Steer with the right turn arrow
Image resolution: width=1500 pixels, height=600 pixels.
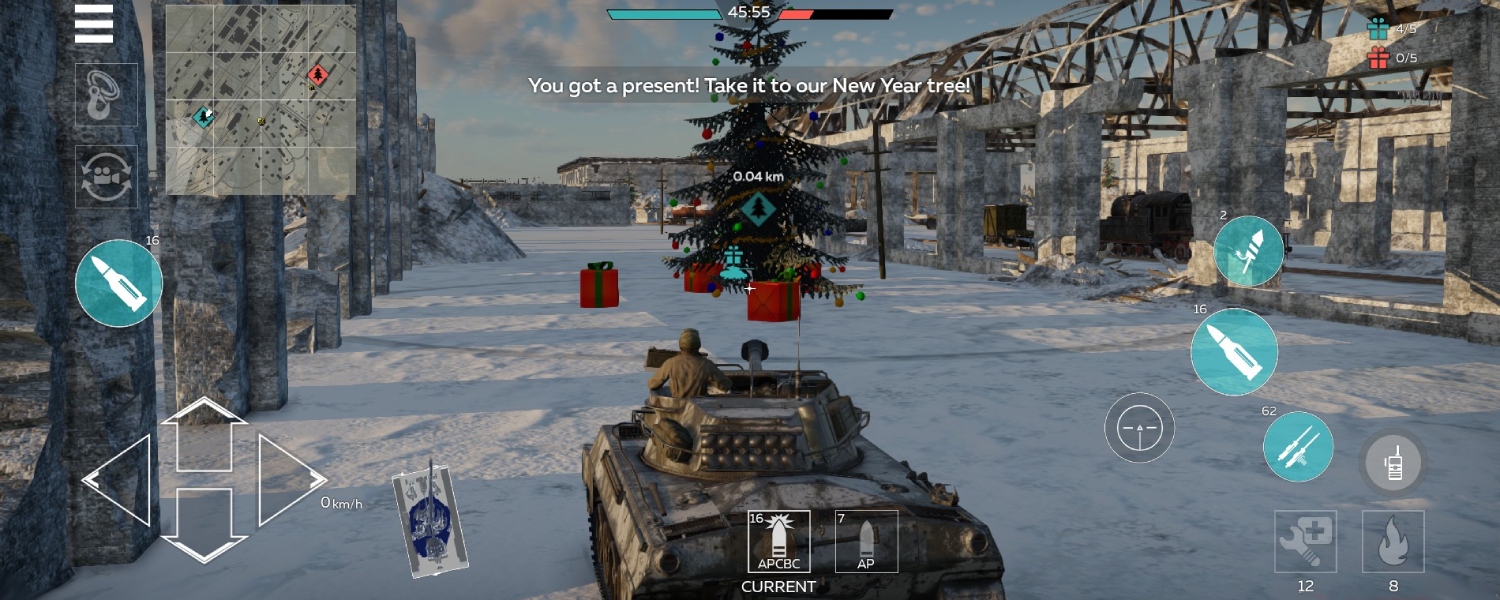[290, 479]
